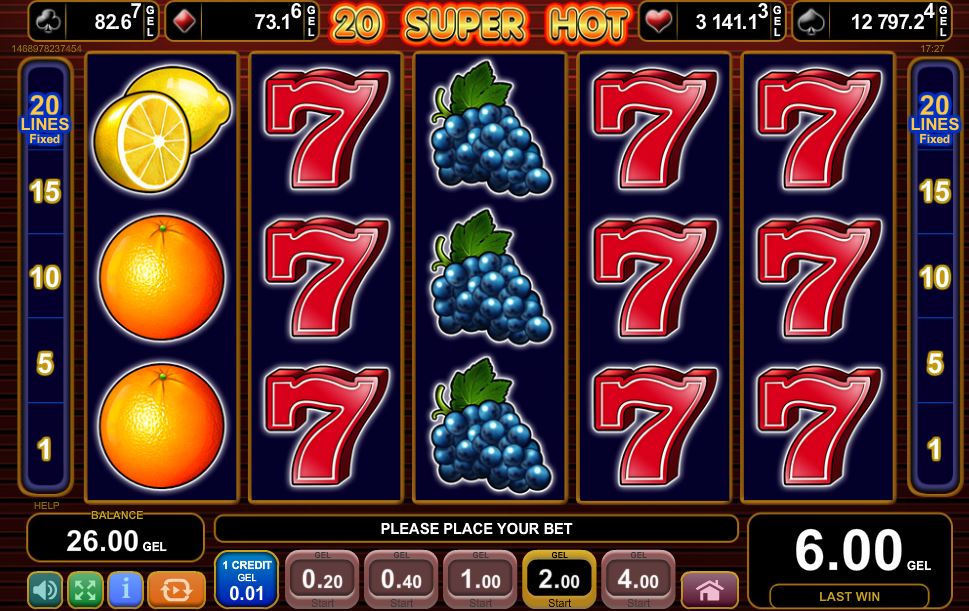Change the 1 credit 0.01 GEL denomination
This screenshot has height=611, width=969.
(247, 580)
